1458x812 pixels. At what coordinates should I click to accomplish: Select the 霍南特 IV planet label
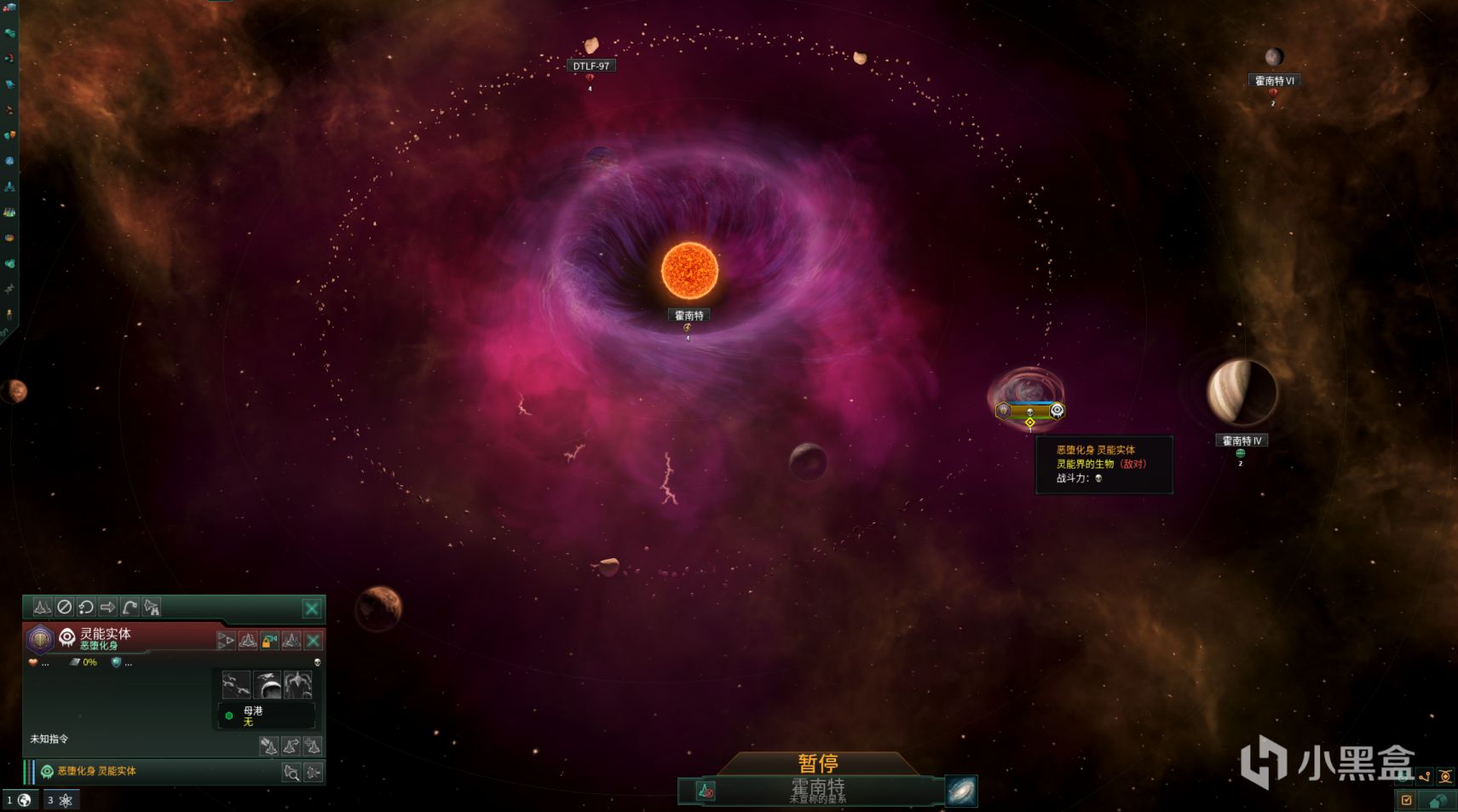point(1241,441)
